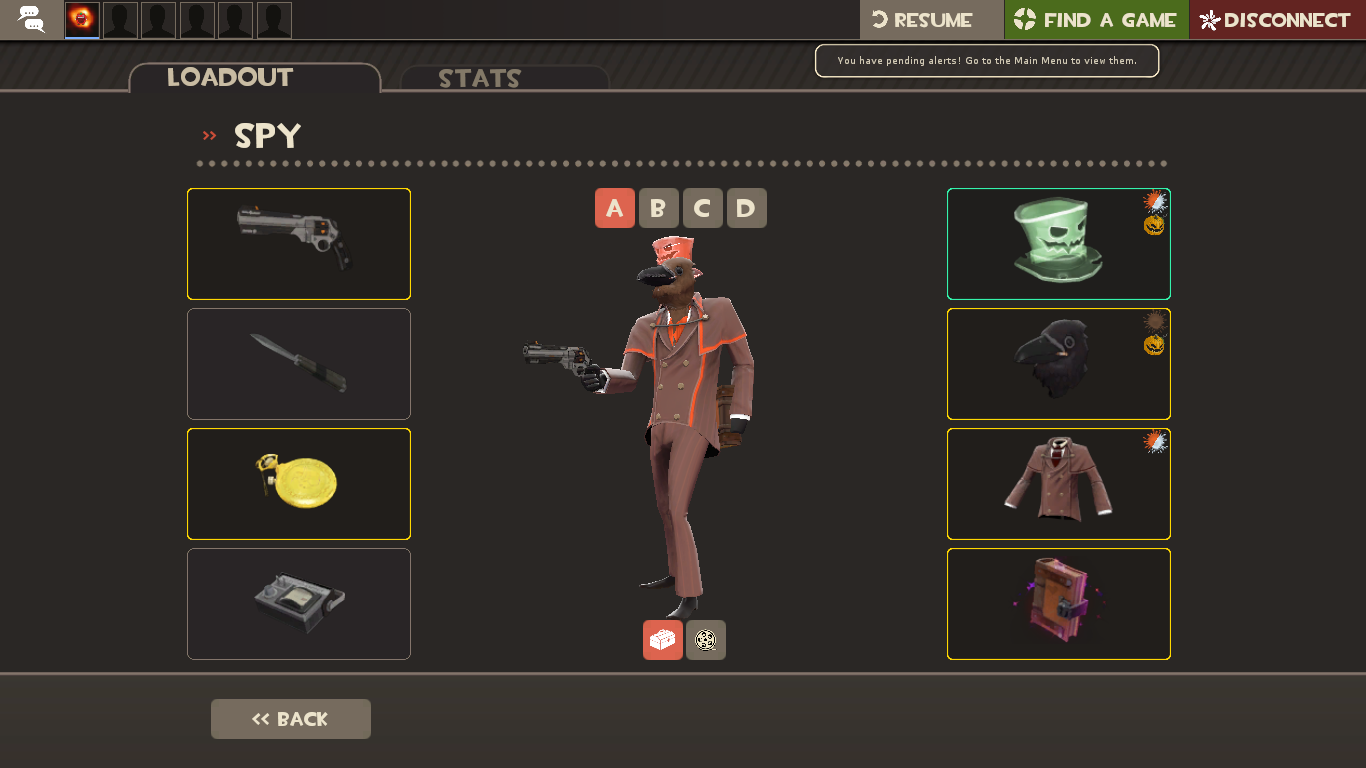Click the disguise kit PDA slot
This screenshot has width=1366, height=768.
pyautogui.click(x=299, y=604)
